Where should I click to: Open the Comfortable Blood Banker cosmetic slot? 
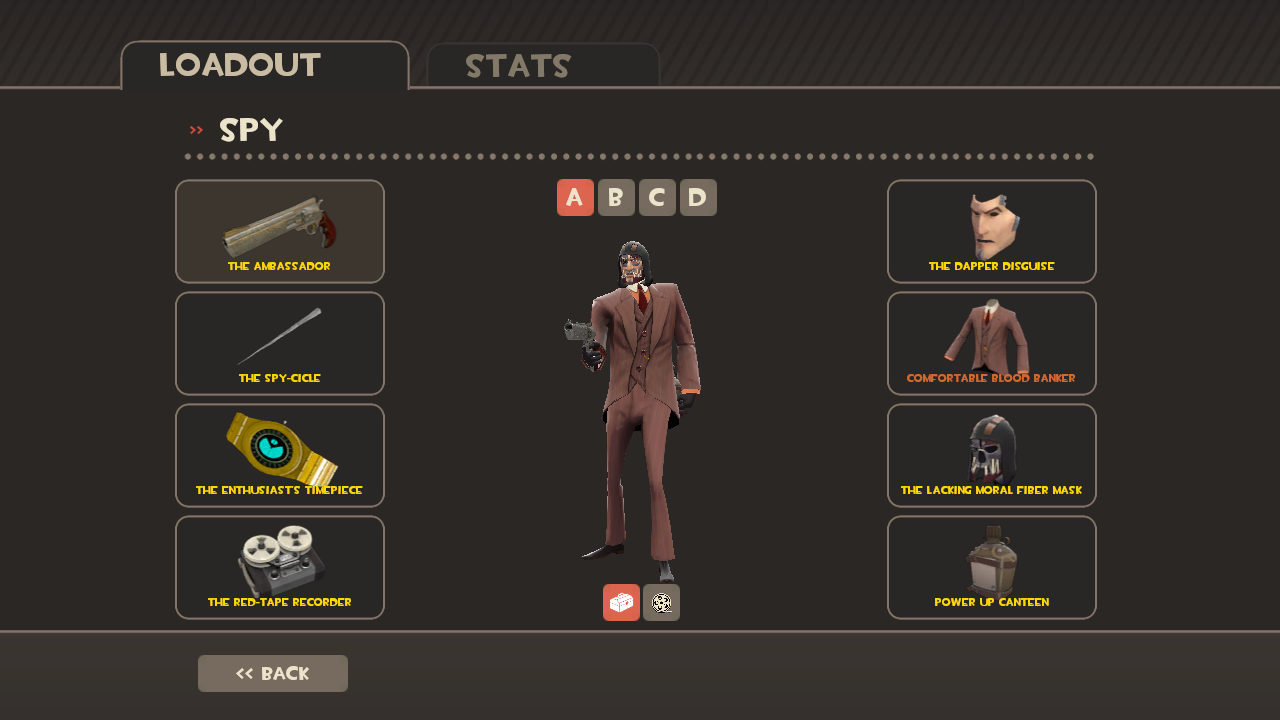(x=991, y=343)
